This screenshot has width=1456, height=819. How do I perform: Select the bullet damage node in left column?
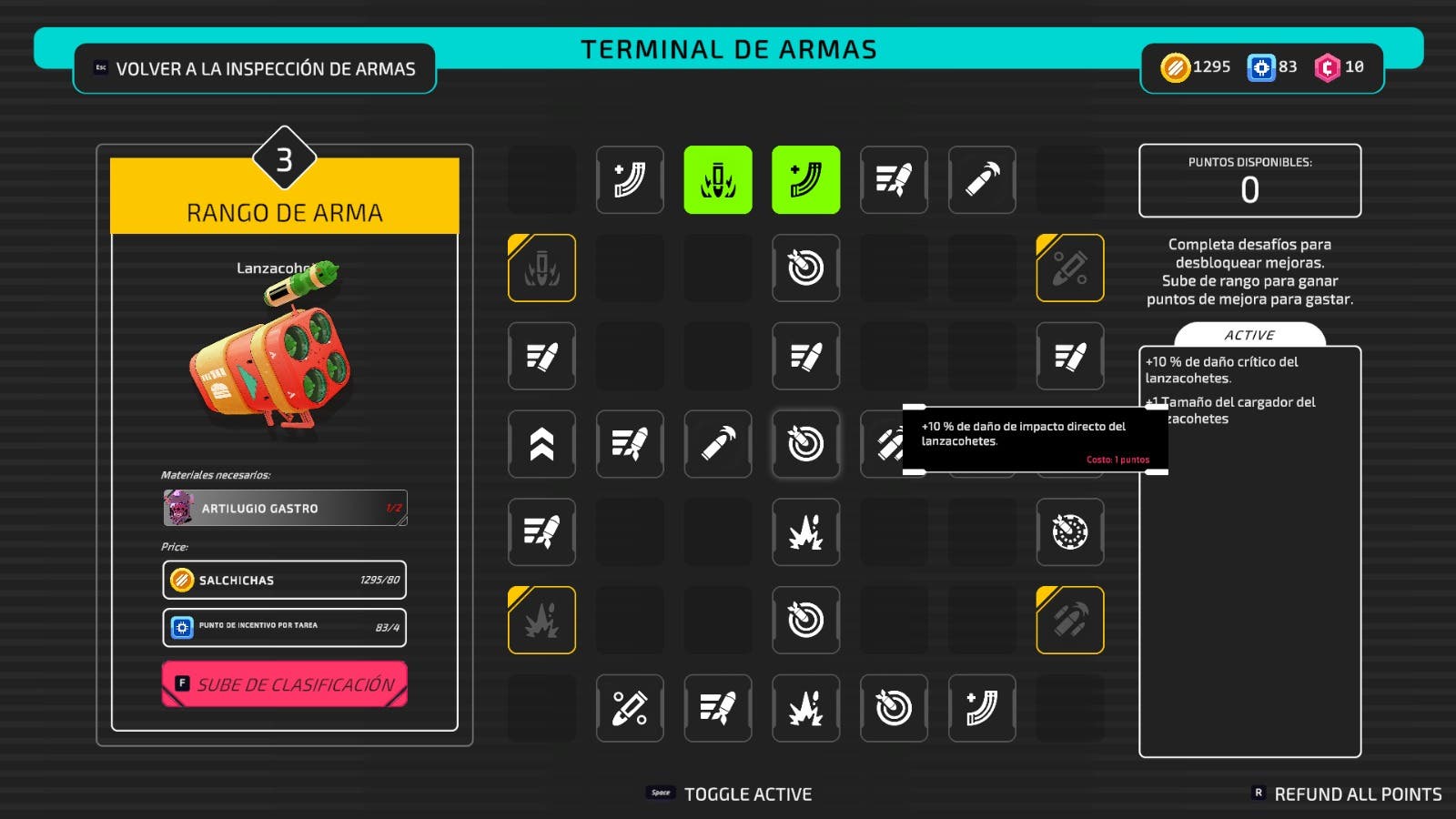coord(541,357)
